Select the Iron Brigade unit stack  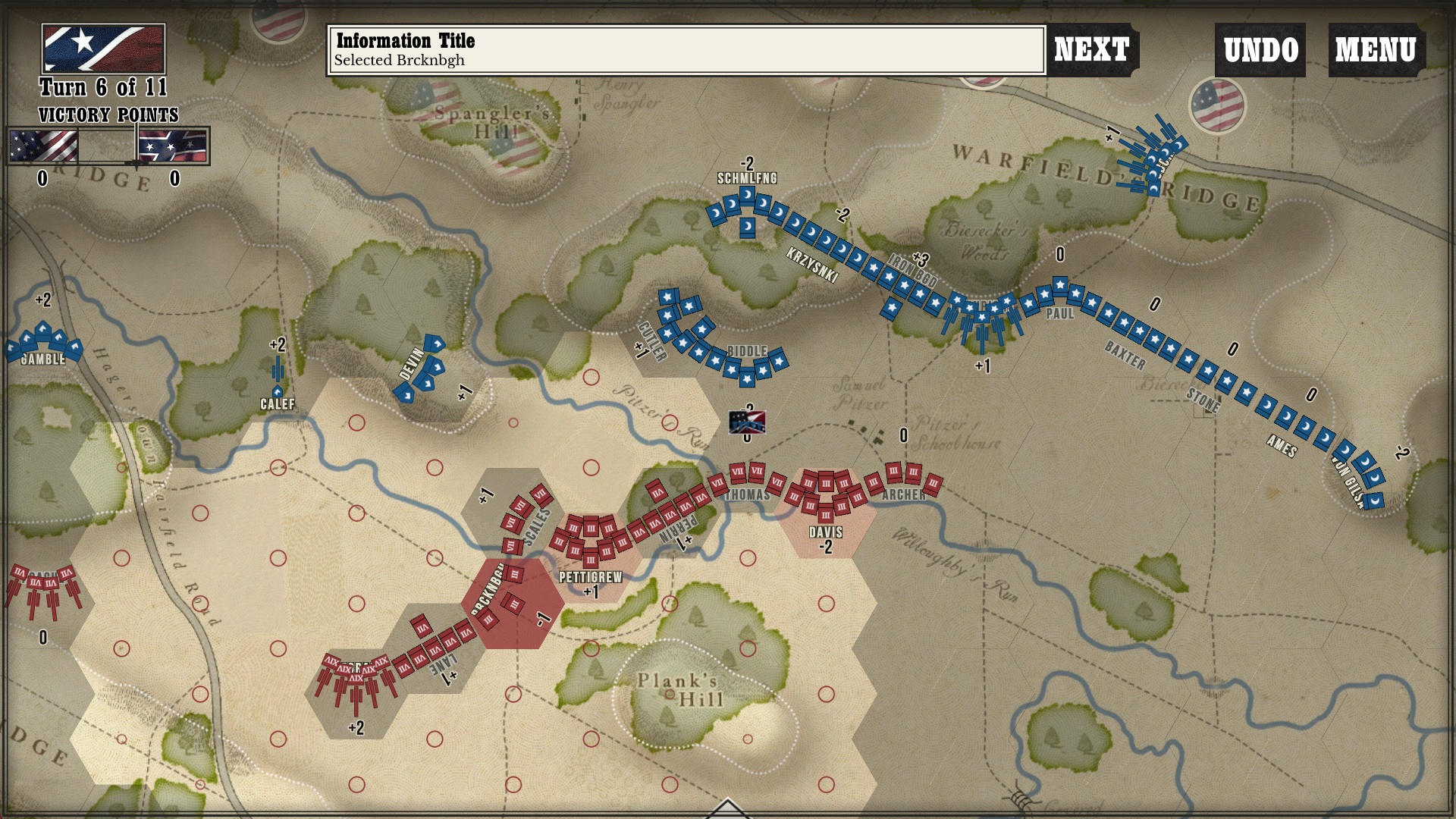[x=910, y=288]
